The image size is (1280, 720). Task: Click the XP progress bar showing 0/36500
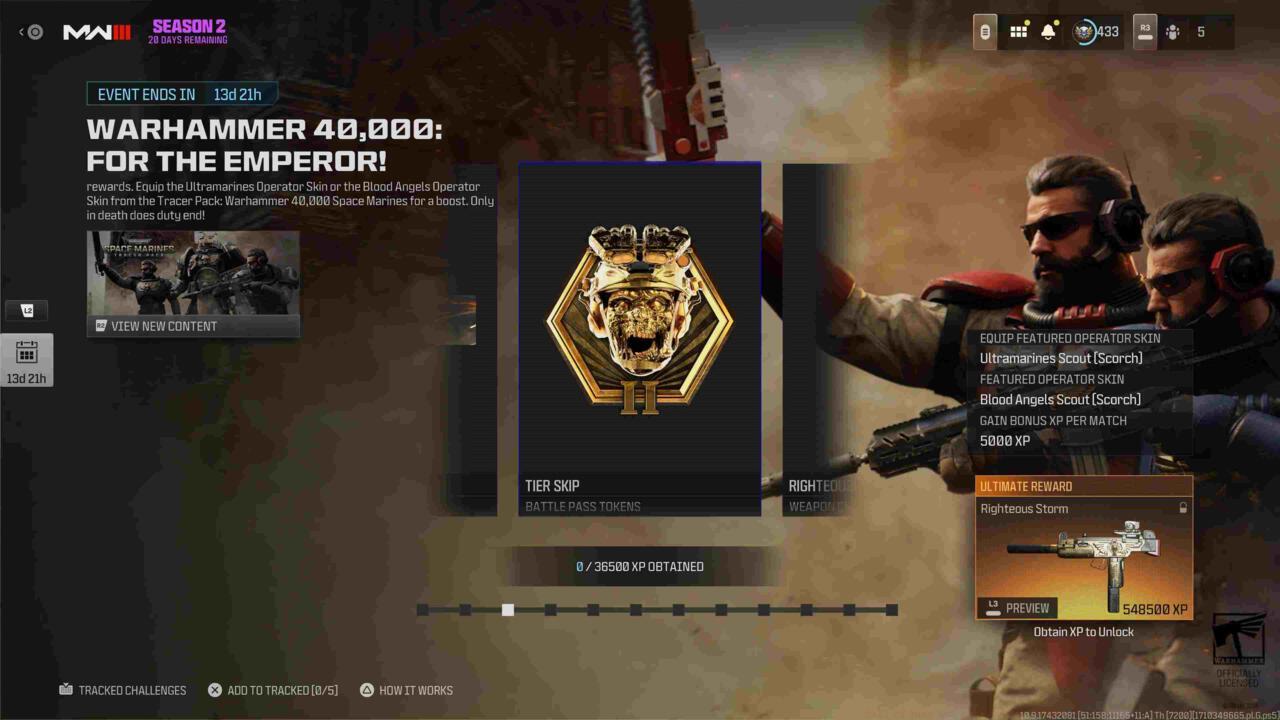coord(640,566)
